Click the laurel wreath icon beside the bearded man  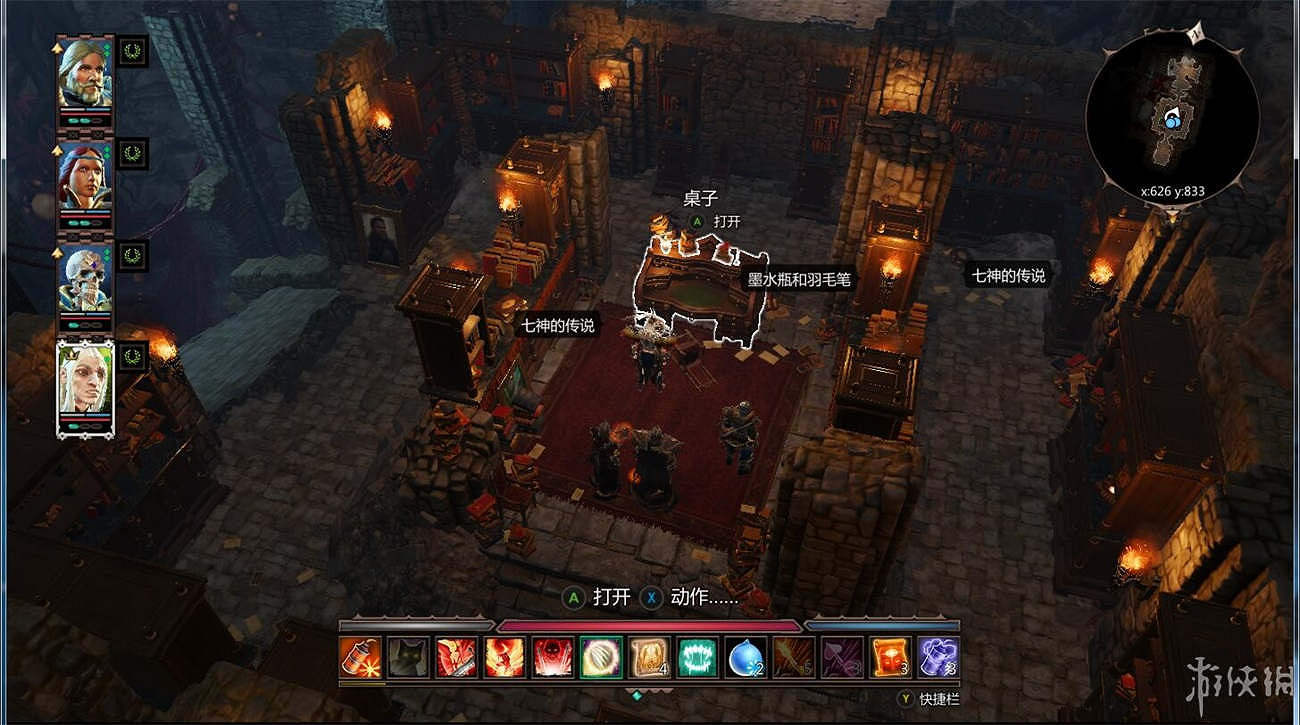tap(133, 51)
